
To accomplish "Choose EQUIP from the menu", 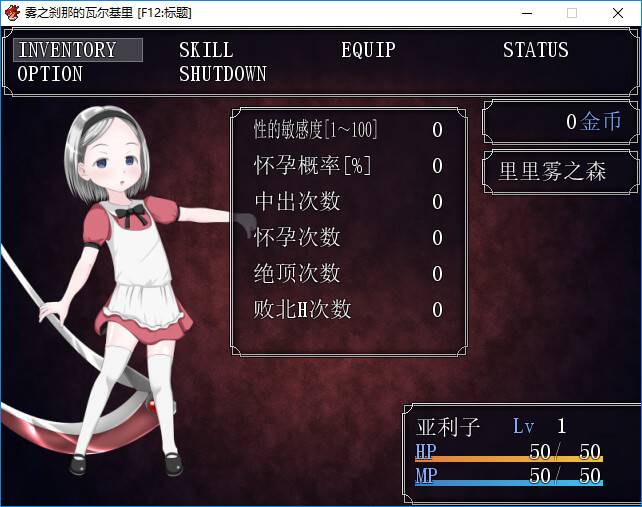I will tap(368, 50).
